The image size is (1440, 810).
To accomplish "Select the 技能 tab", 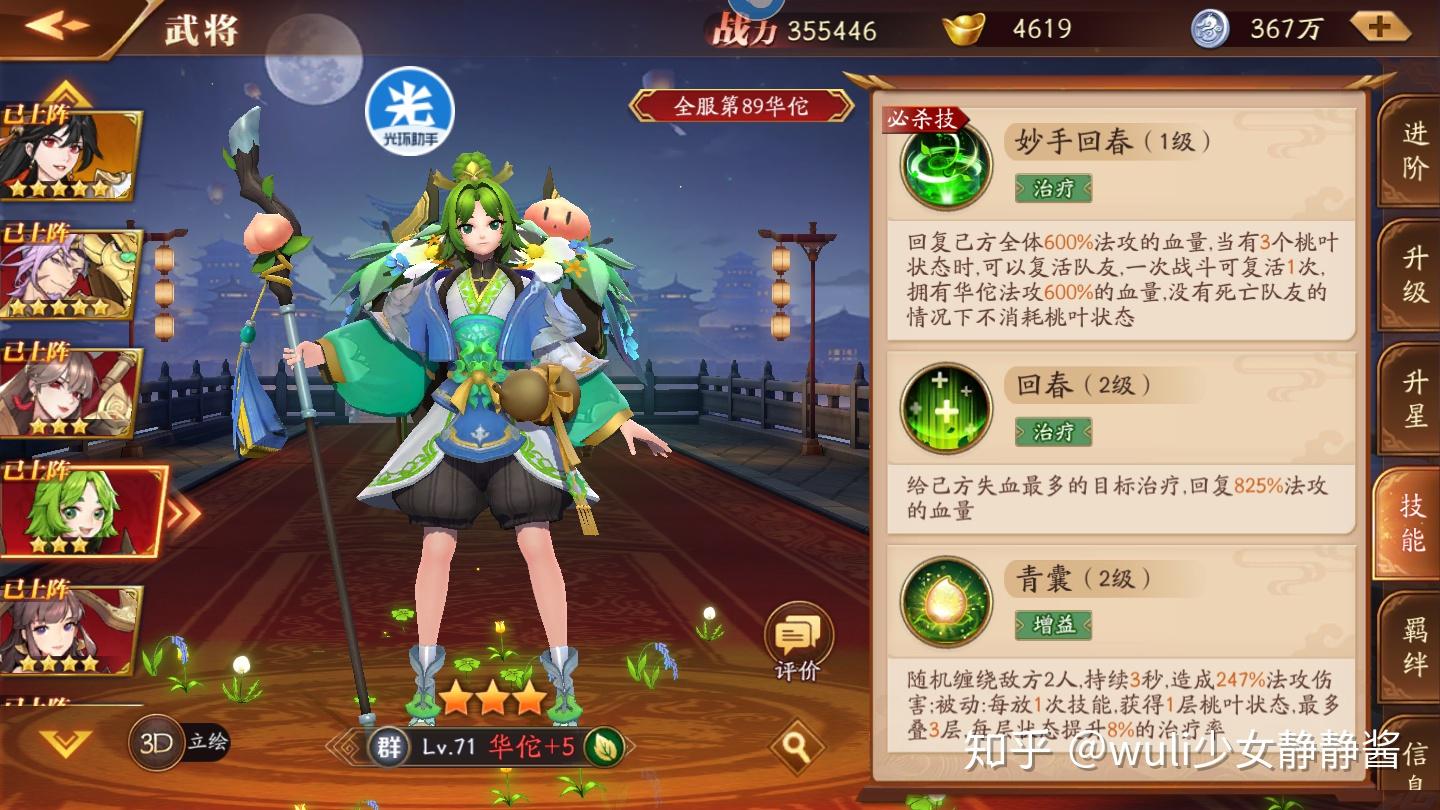I will point(1411,522).
